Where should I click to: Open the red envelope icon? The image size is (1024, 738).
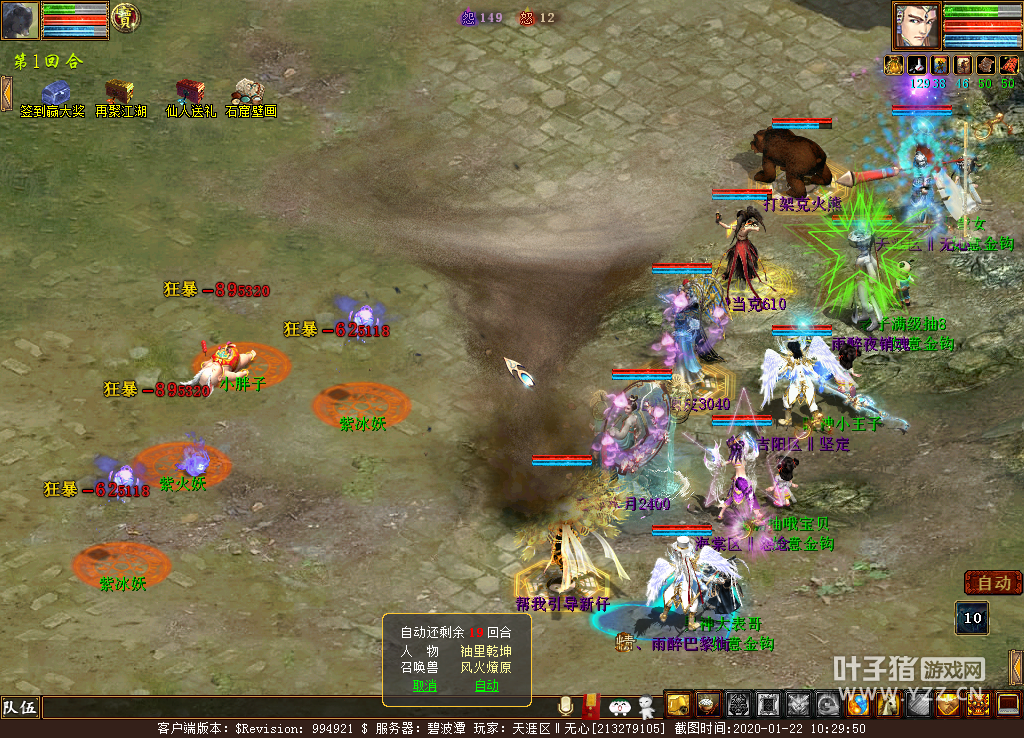[591, 706]
